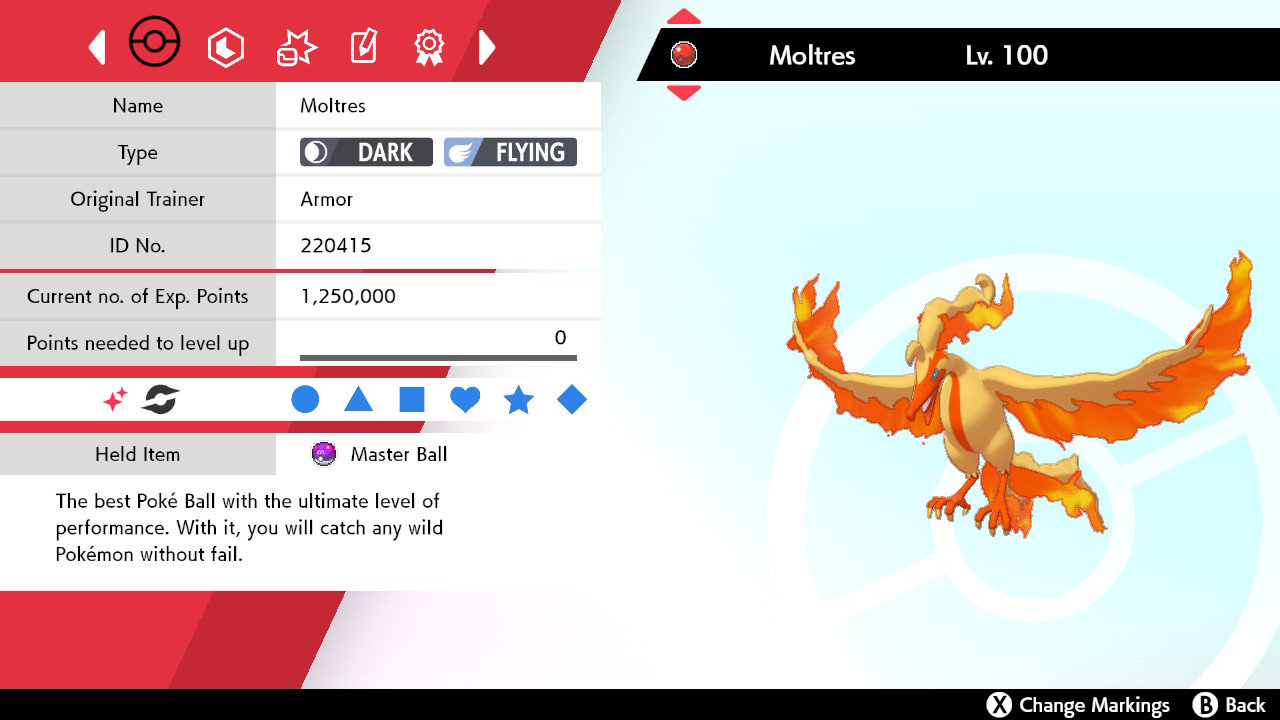Screen dimensions: 1280x720
Task: Open the award ribbons page icon
Action: click(x=428, y=44)
